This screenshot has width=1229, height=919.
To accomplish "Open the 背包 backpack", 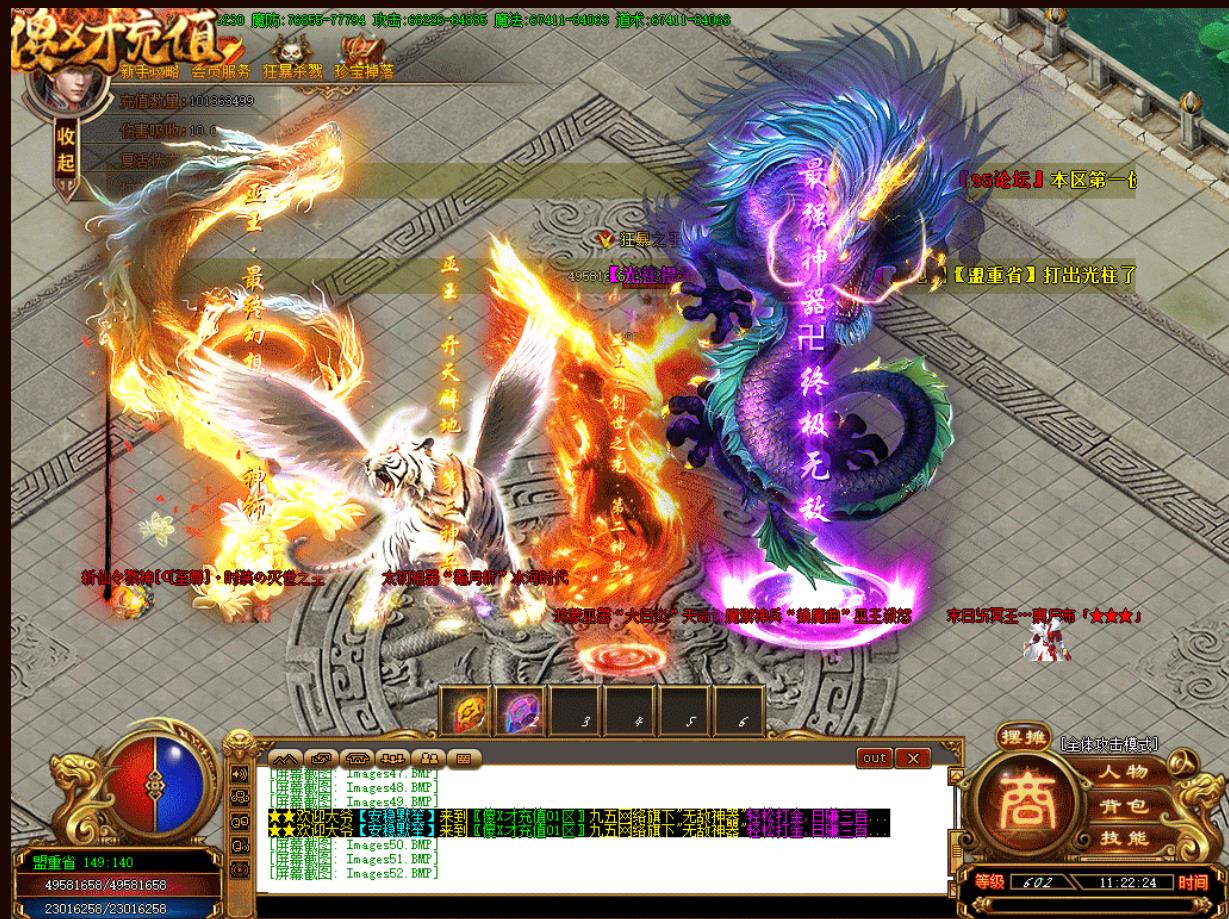I will [1124, 806].
